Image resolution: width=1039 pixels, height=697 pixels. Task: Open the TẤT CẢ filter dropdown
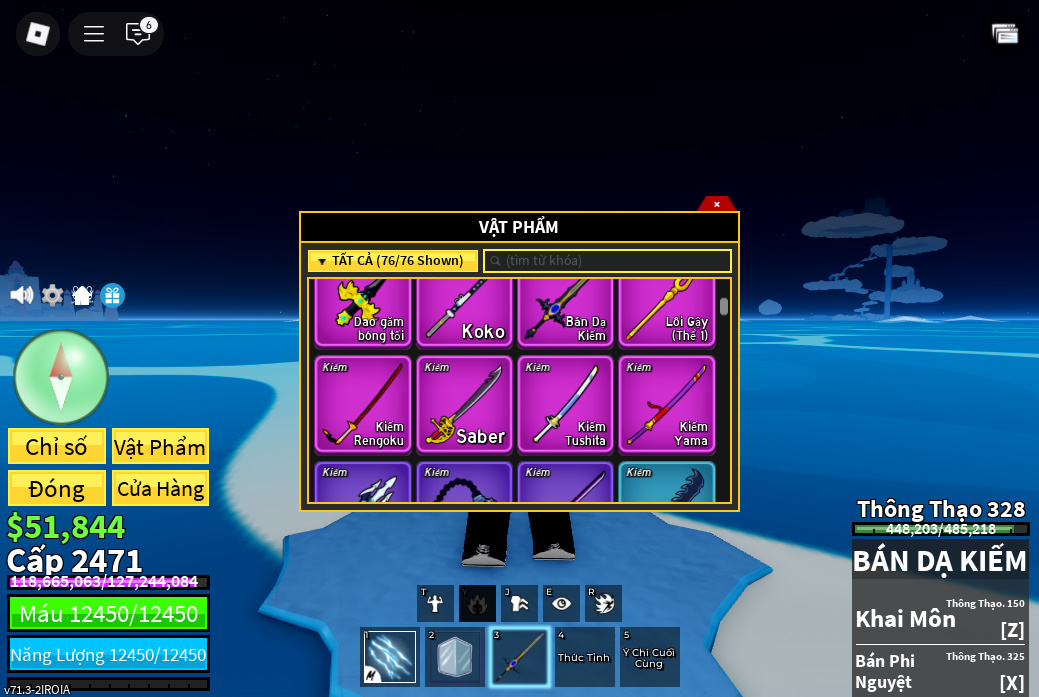coord(392,261)
